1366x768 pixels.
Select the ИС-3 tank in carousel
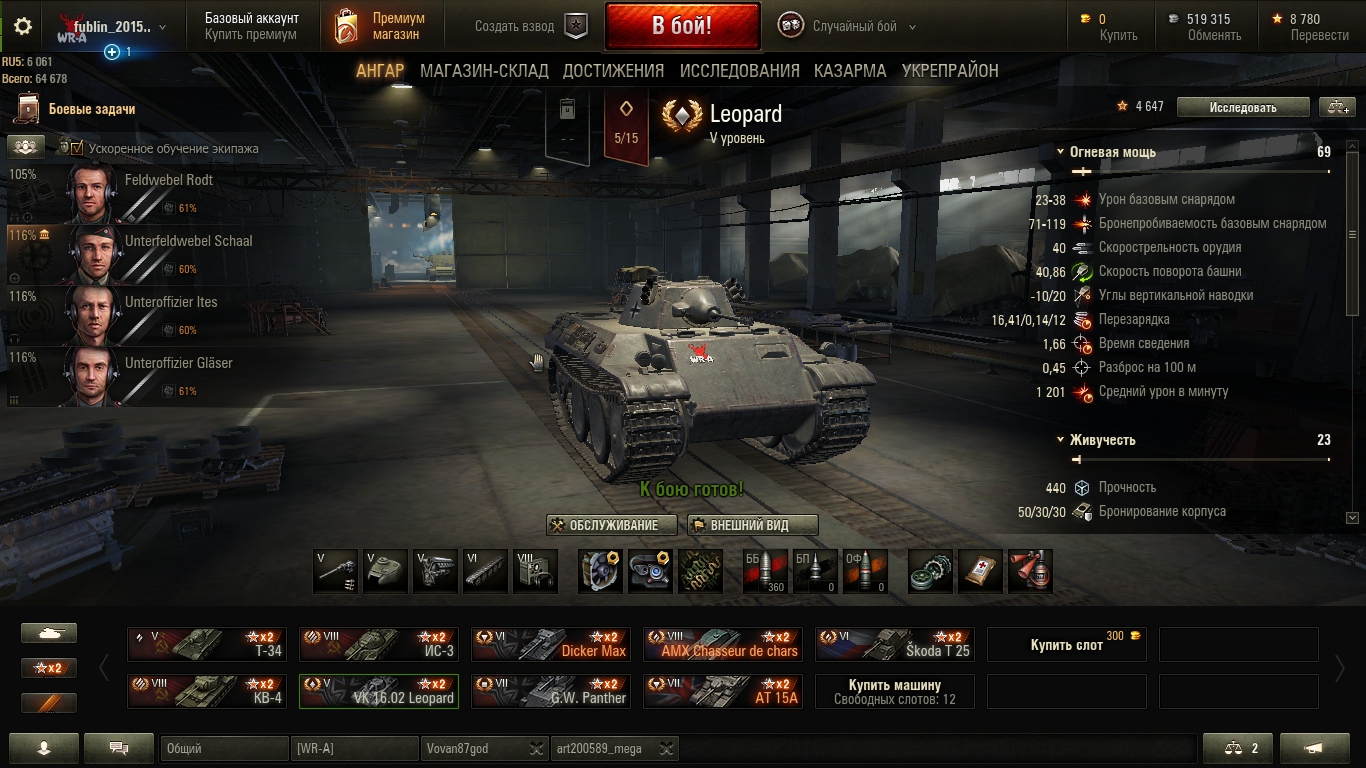pyautogui.click(x=379, y=645)
